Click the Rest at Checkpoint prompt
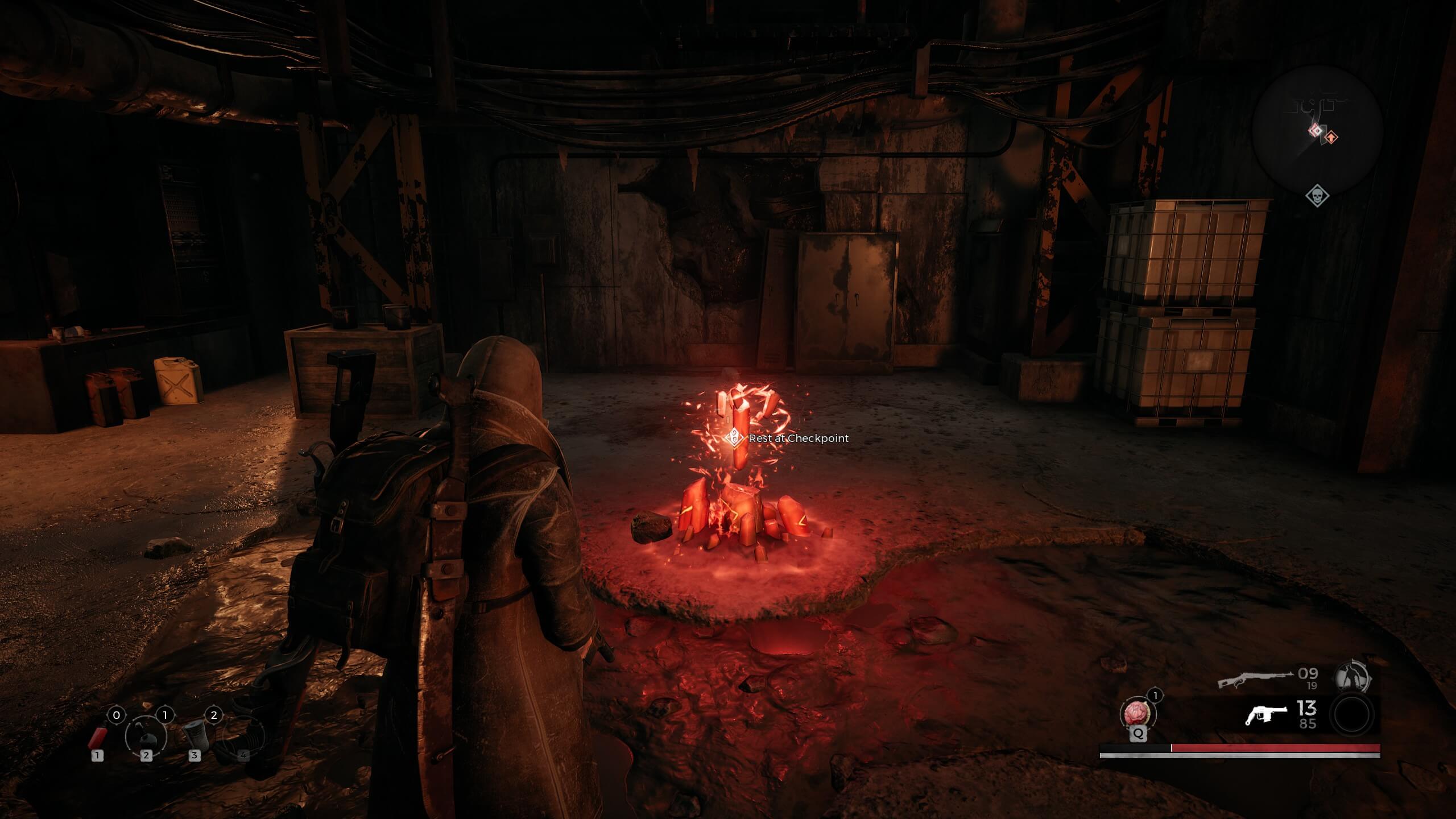The height and width of the screenshot is (819, 1456). pyautogui.click(x=788, y=438)
